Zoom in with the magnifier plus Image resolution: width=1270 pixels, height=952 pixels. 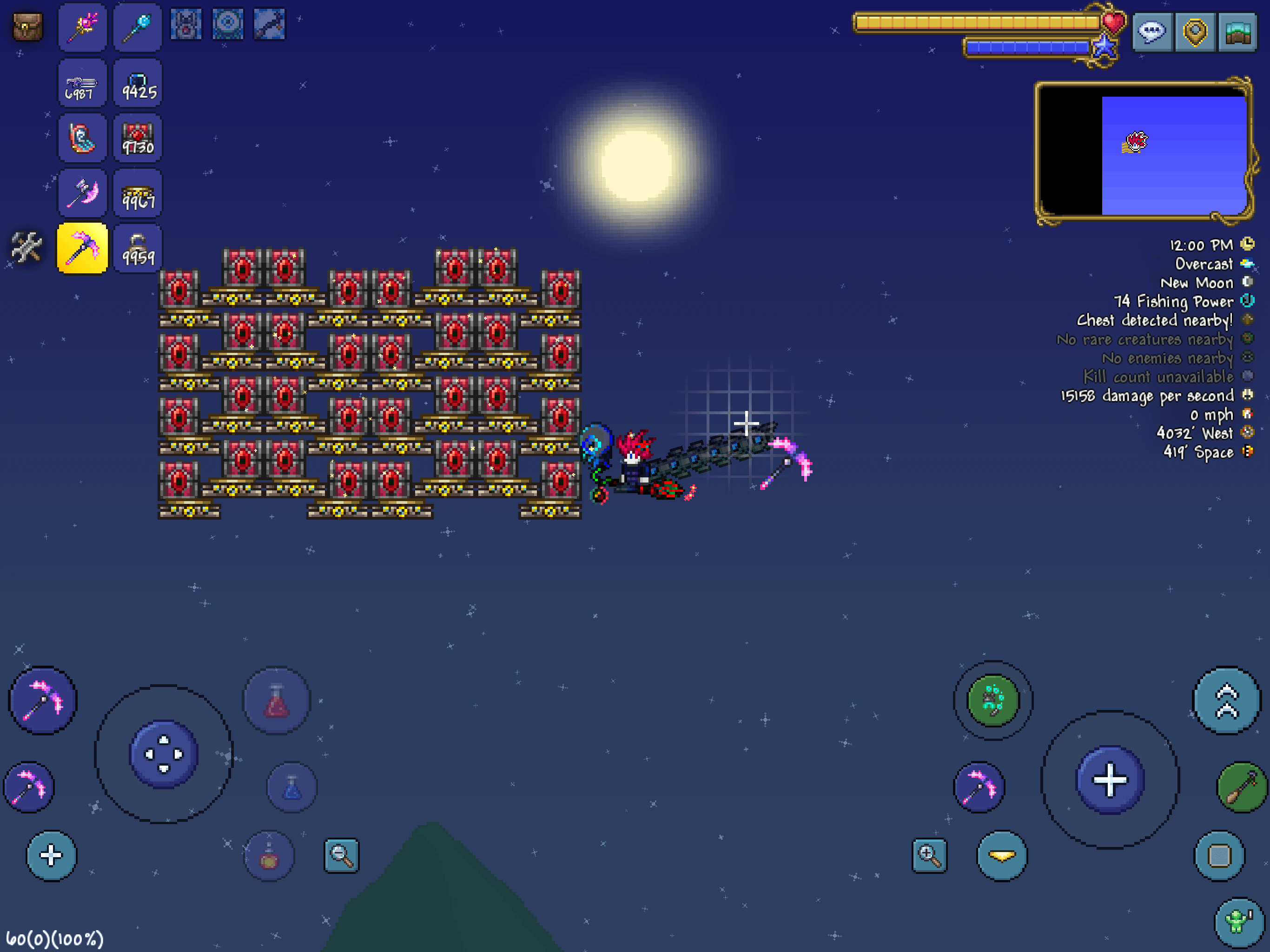click(929, 855)
